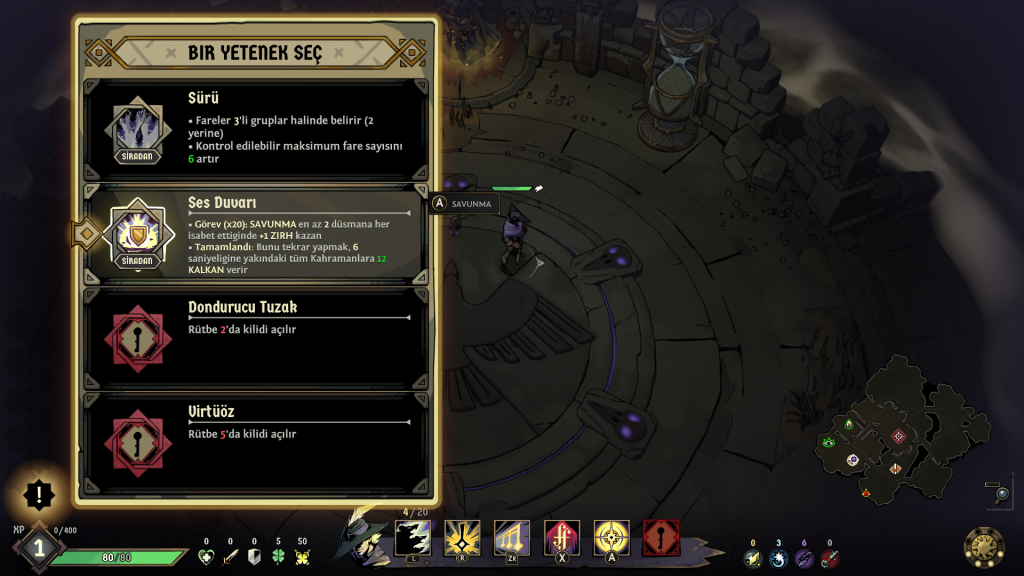The width and height of the screenshot is (1024, 576).
Task: Activate the red-background sword ability
Action: point(561,538)
